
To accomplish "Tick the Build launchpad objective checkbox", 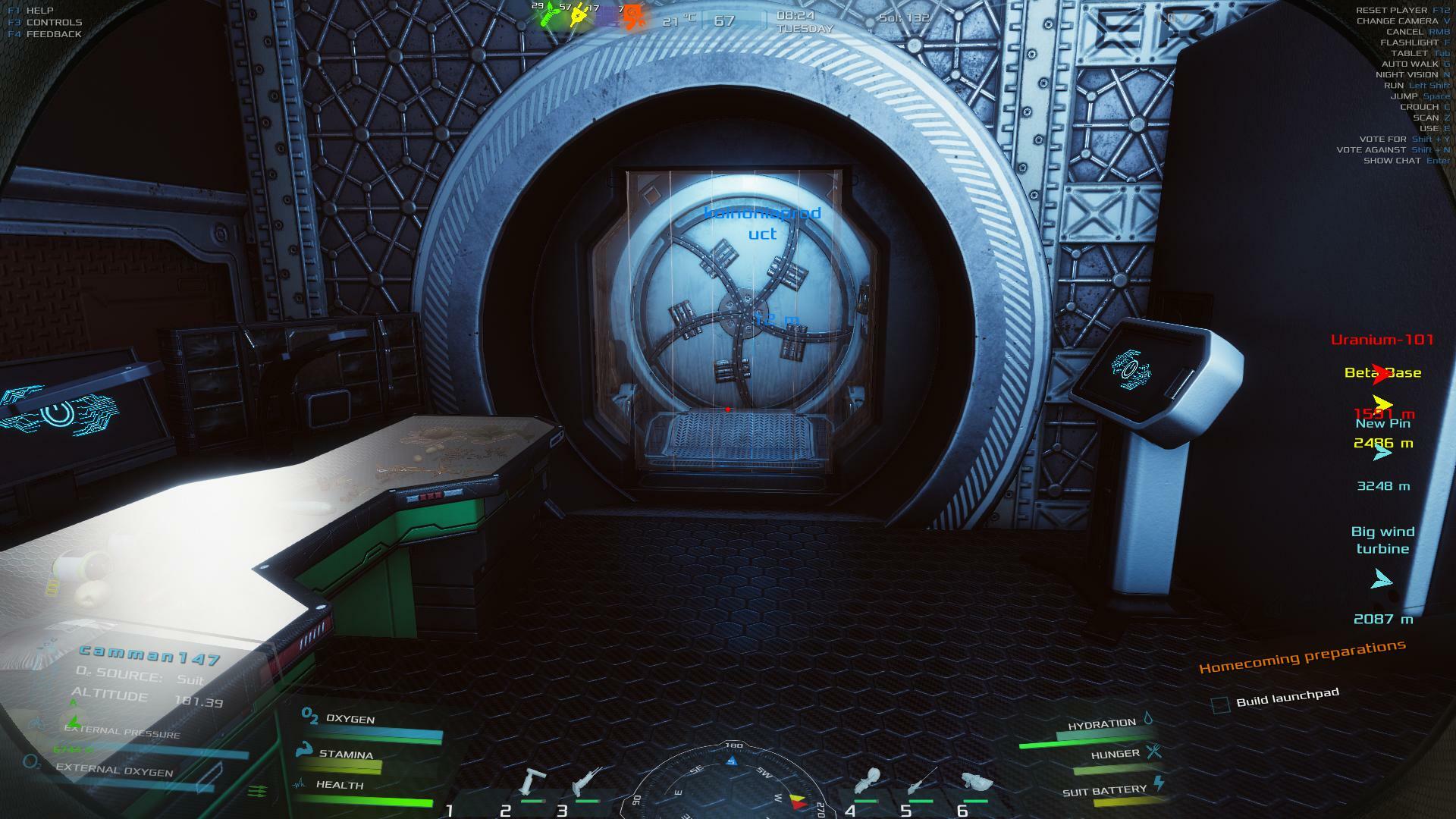I will pos(1220,704).
